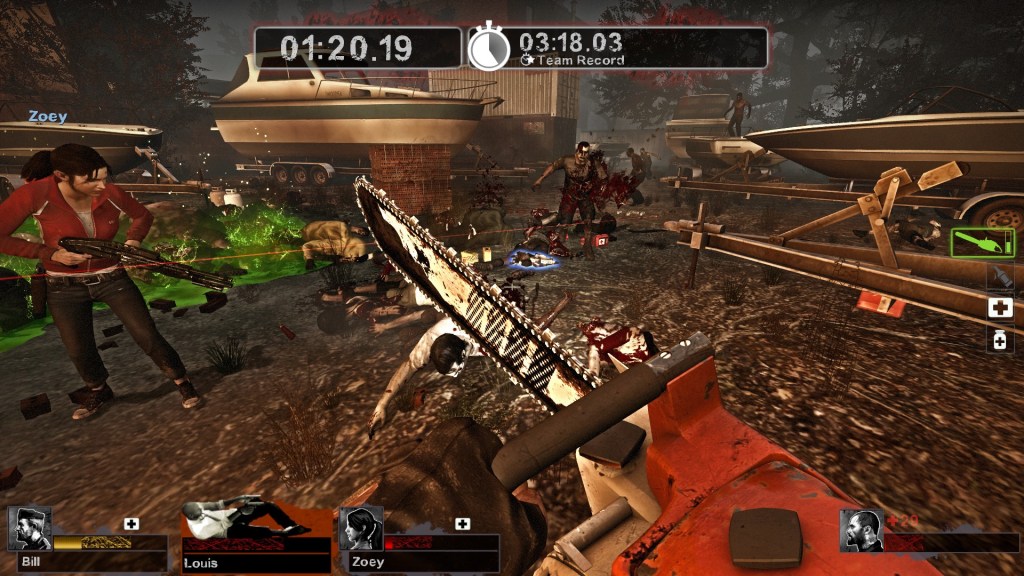Click your own survivor portrait
Viewport: 1024px width, 576px height.
(x=861, y=530)
